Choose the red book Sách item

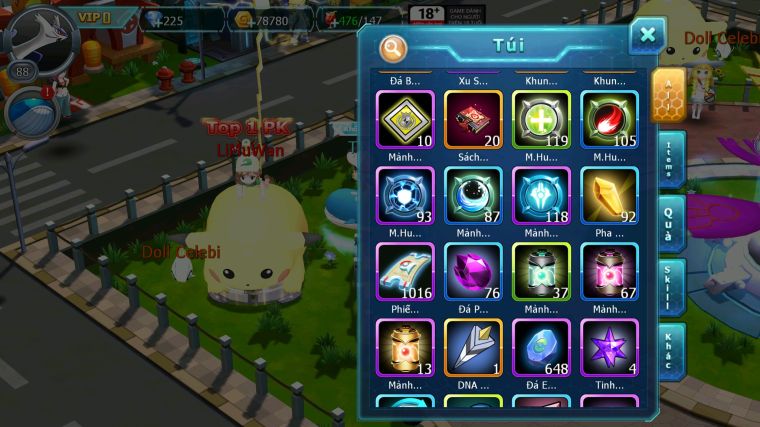473,119
